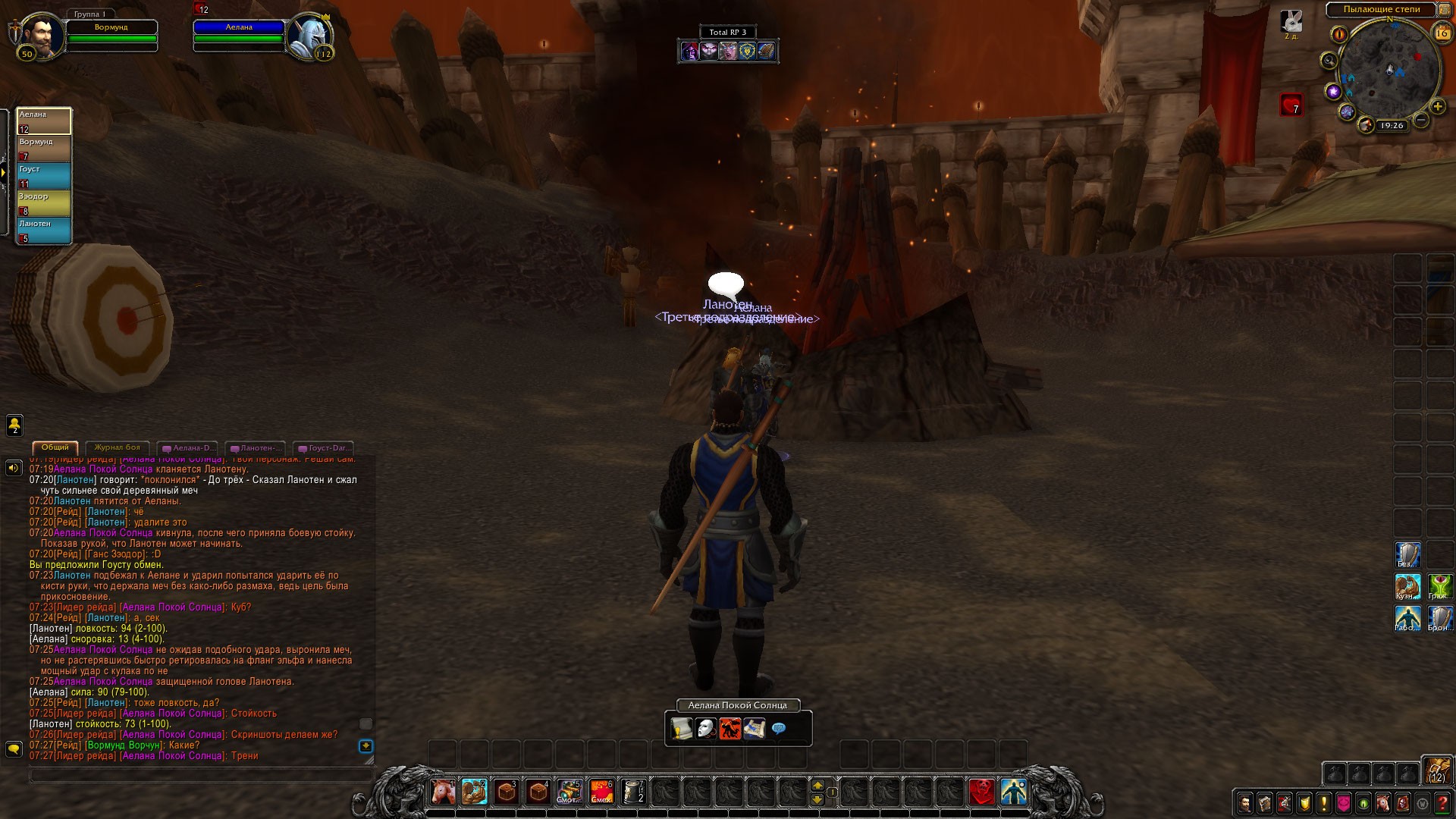
Task: Click the minimap tracking magnifier button
Action: pyautogui.click(x=1329, y=61)
